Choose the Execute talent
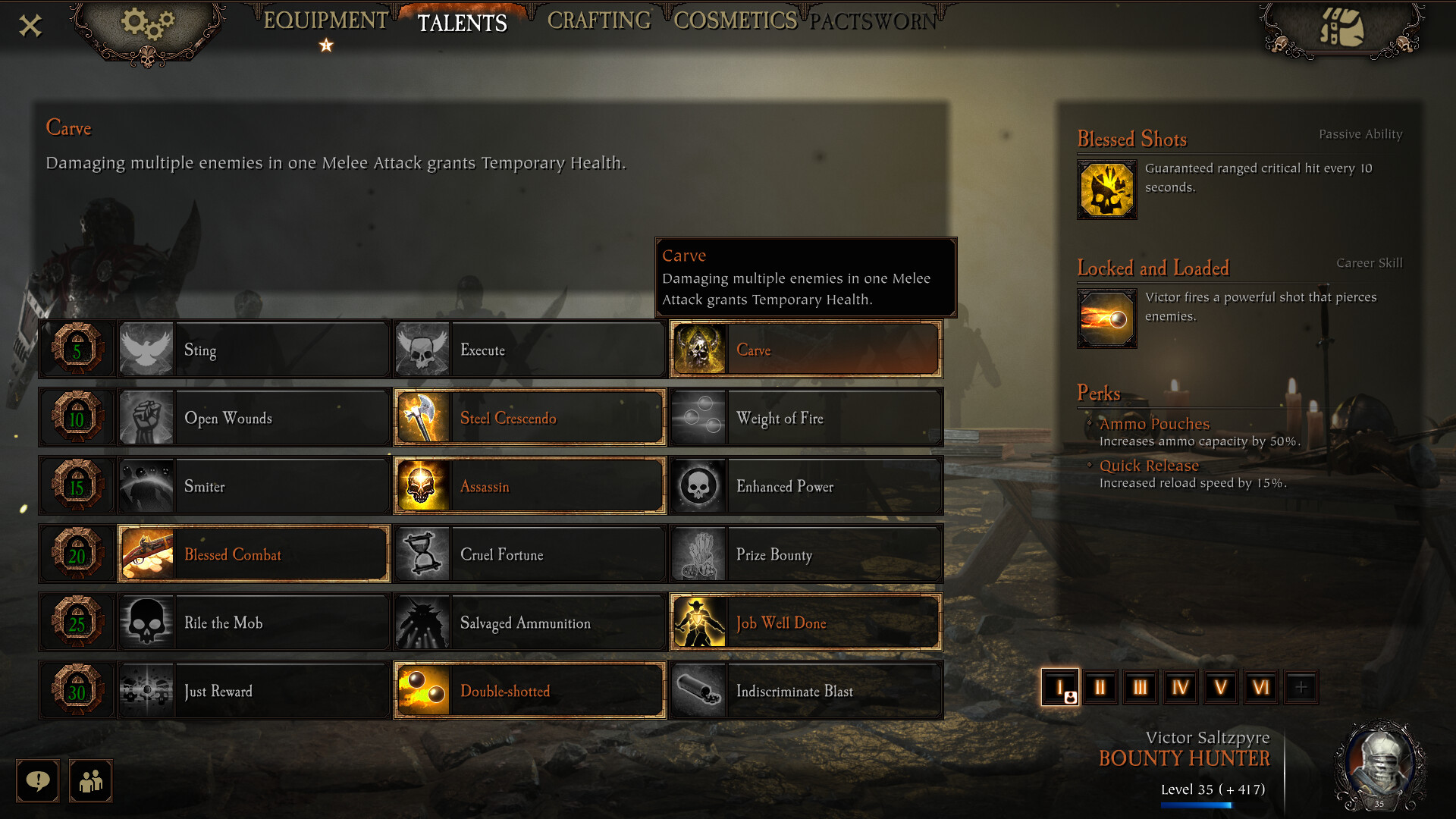The height and width of the screenshot is (819, 1456). [529, 350]
